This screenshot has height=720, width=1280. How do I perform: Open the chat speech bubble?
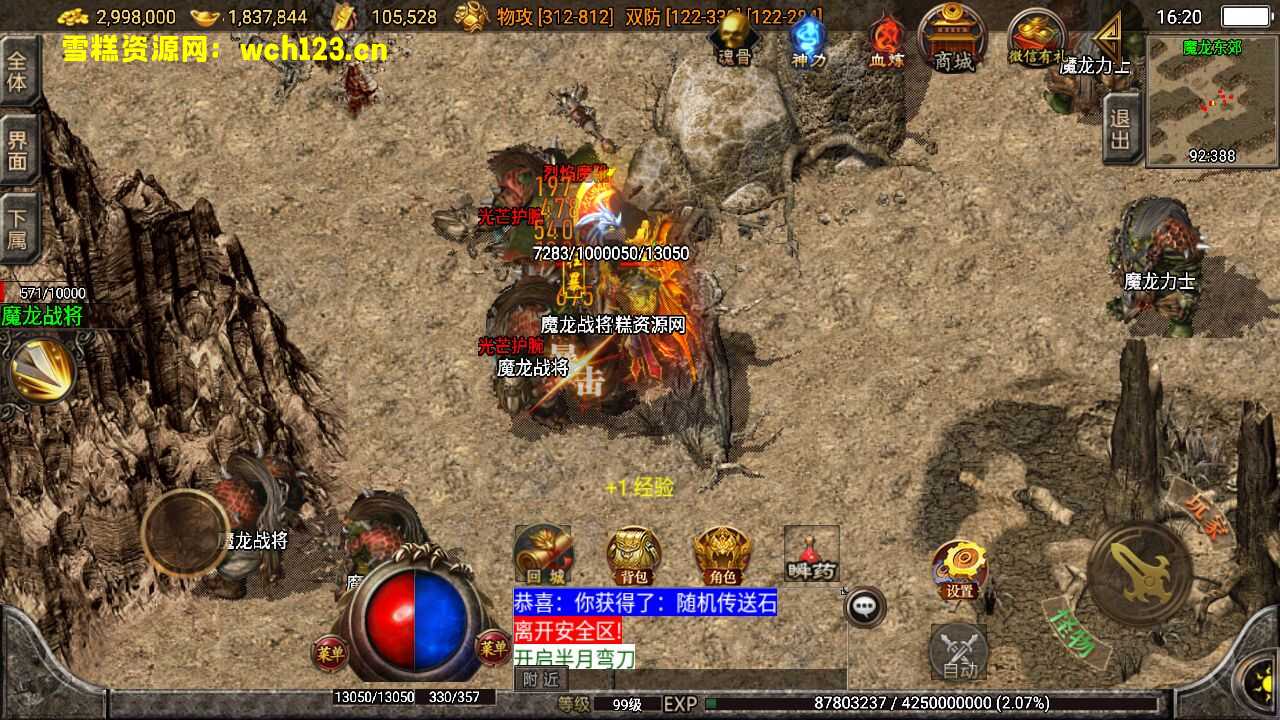click(866, 606)
